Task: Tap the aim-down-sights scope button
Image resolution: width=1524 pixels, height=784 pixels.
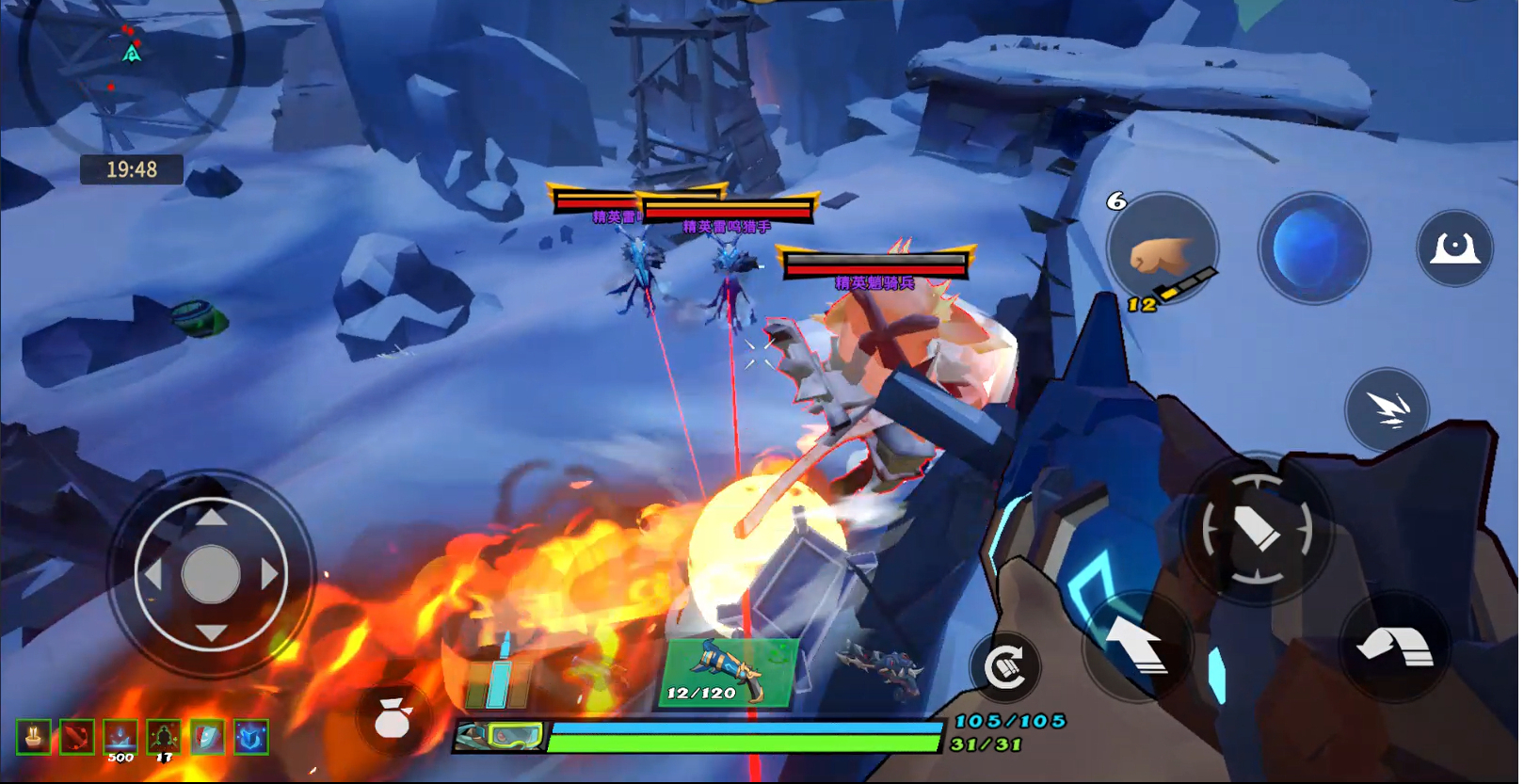Action: coord(1453,248)
